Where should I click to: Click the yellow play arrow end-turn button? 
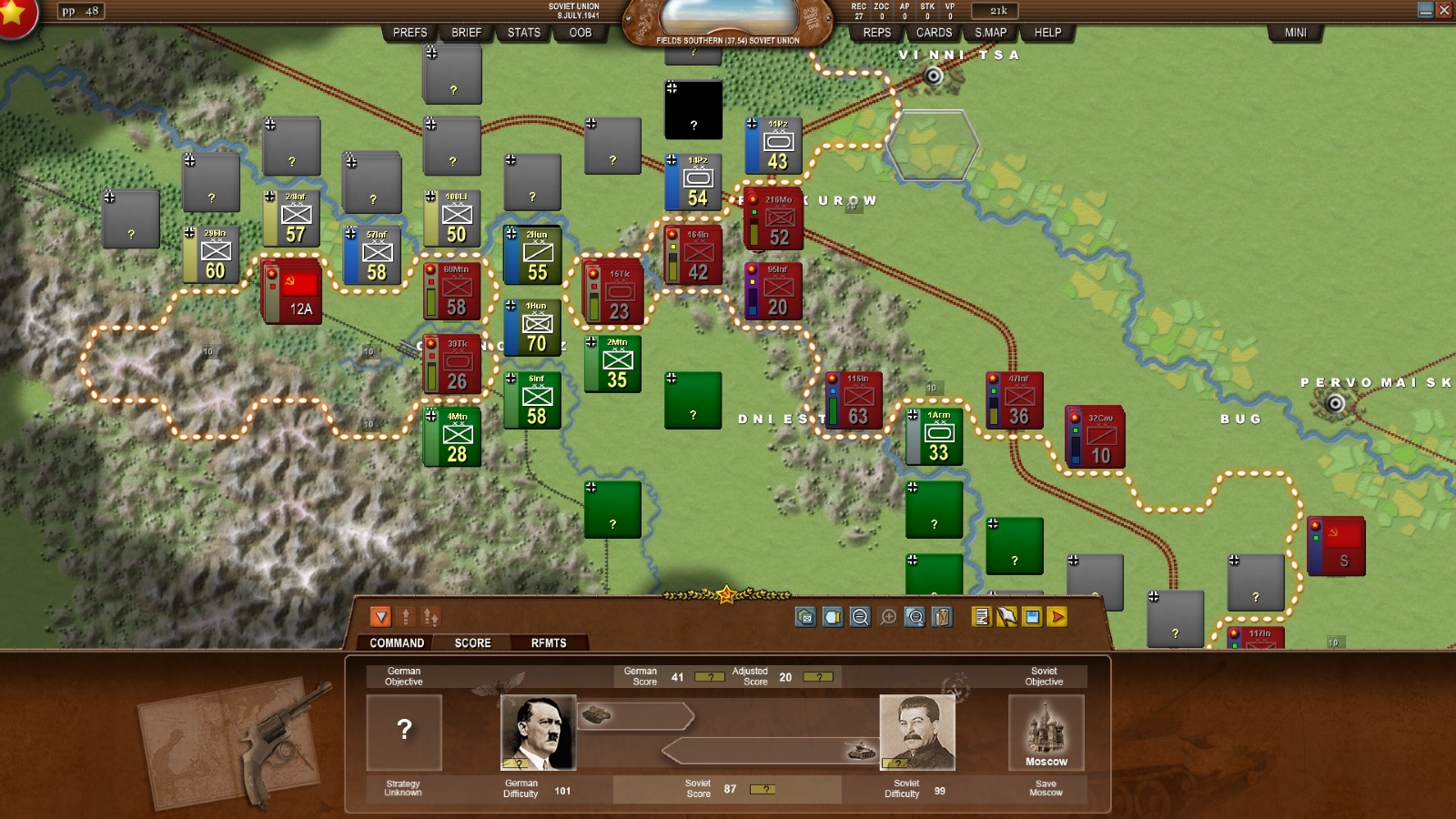click(x=1057, y=617)
